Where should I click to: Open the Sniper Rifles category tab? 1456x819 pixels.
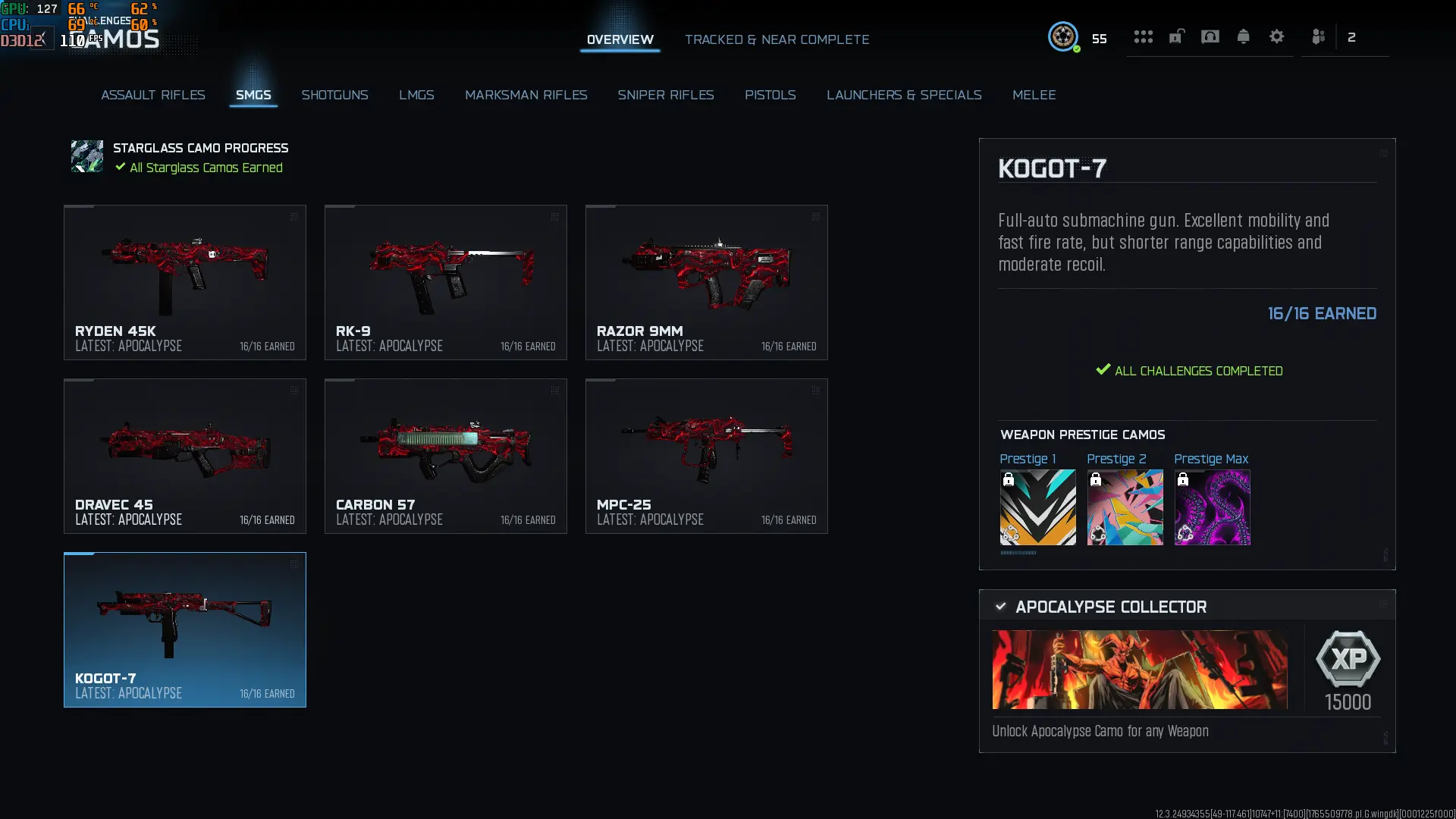[667, 95]
